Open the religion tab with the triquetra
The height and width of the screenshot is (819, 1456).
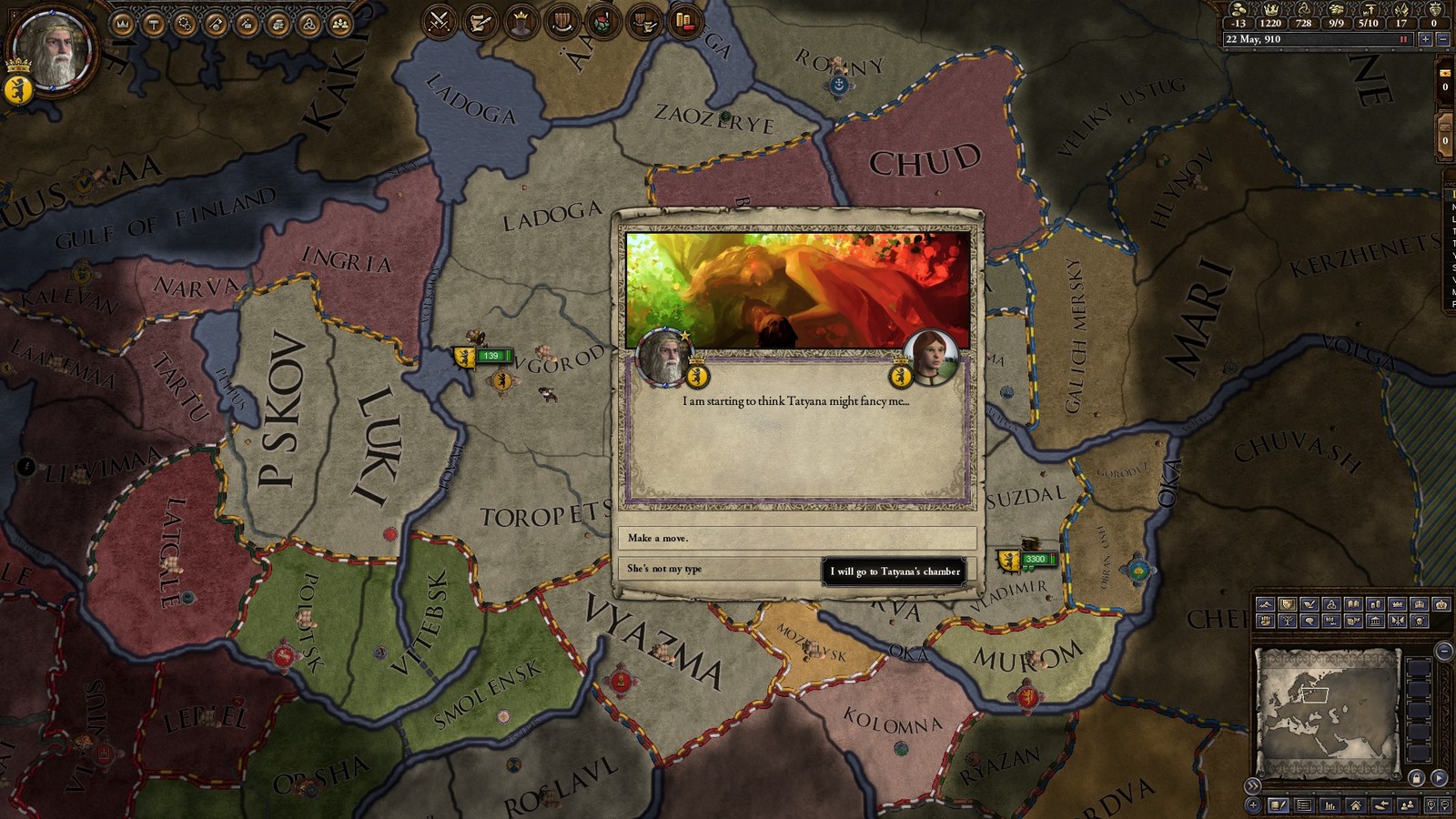click(308, 24)
